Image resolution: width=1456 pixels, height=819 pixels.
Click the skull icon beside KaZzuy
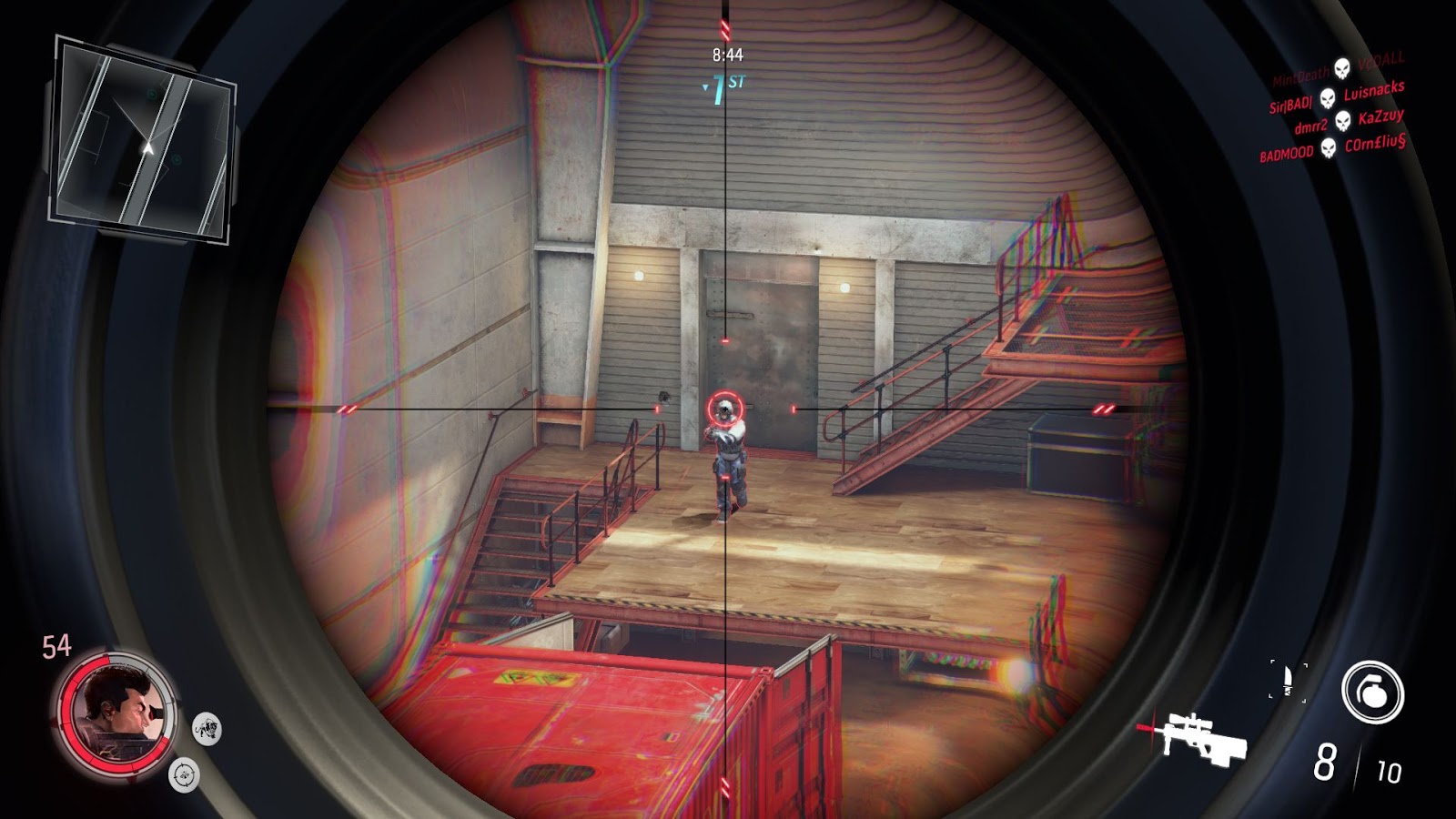coord(1342,122)
